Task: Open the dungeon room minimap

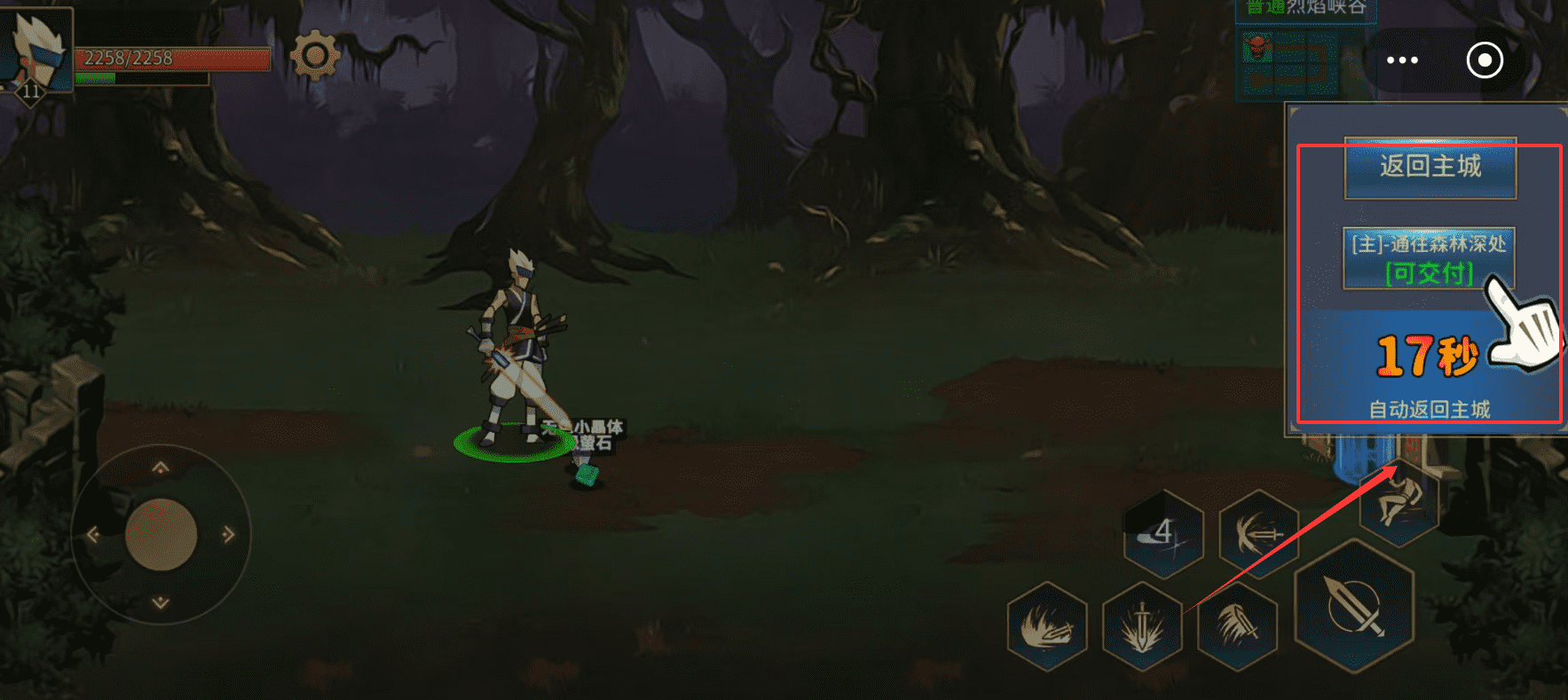Action: [1287, 62]
